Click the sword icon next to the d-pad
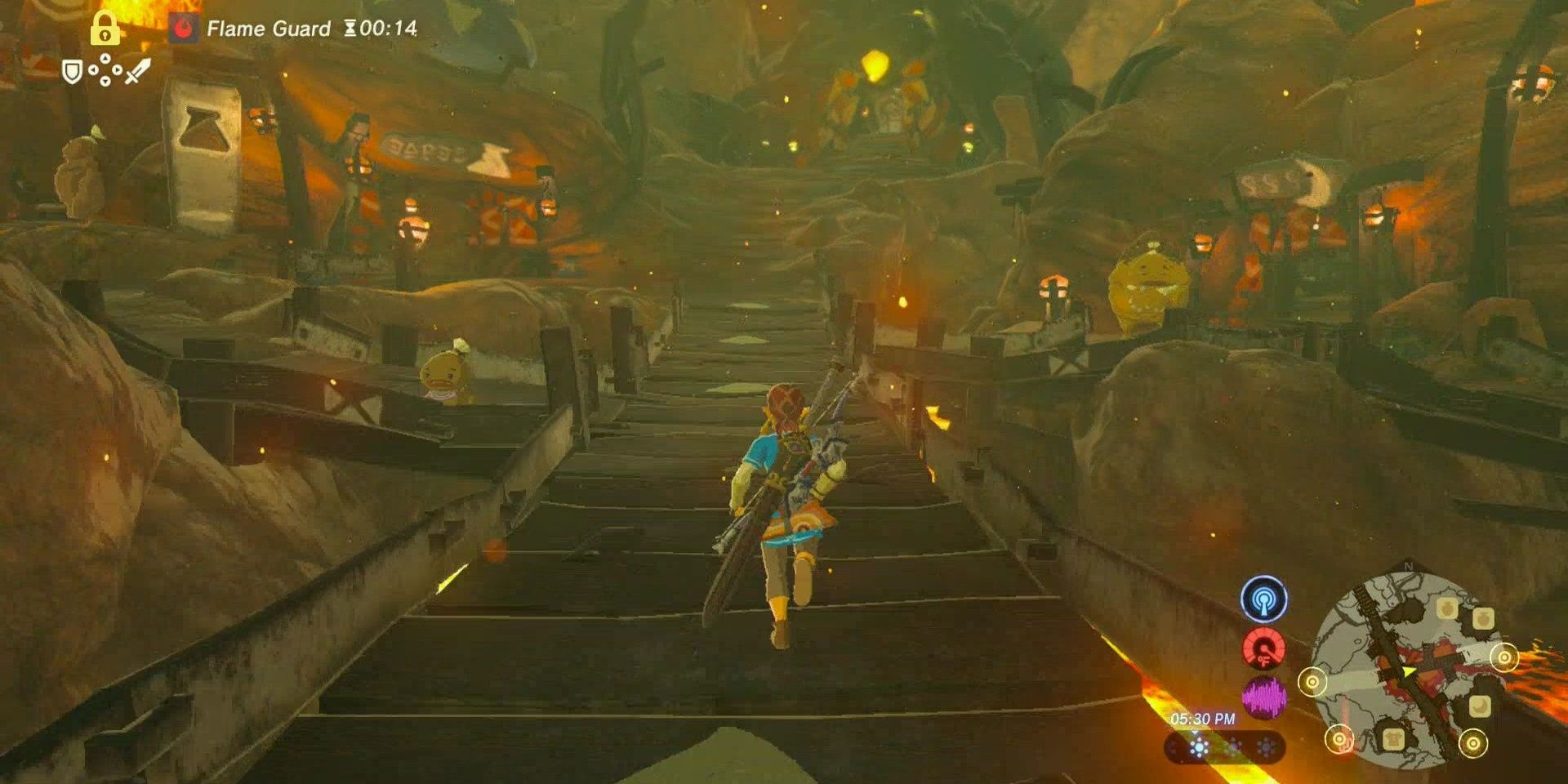This screenshot has width=1568, height=784. [136, 72]
